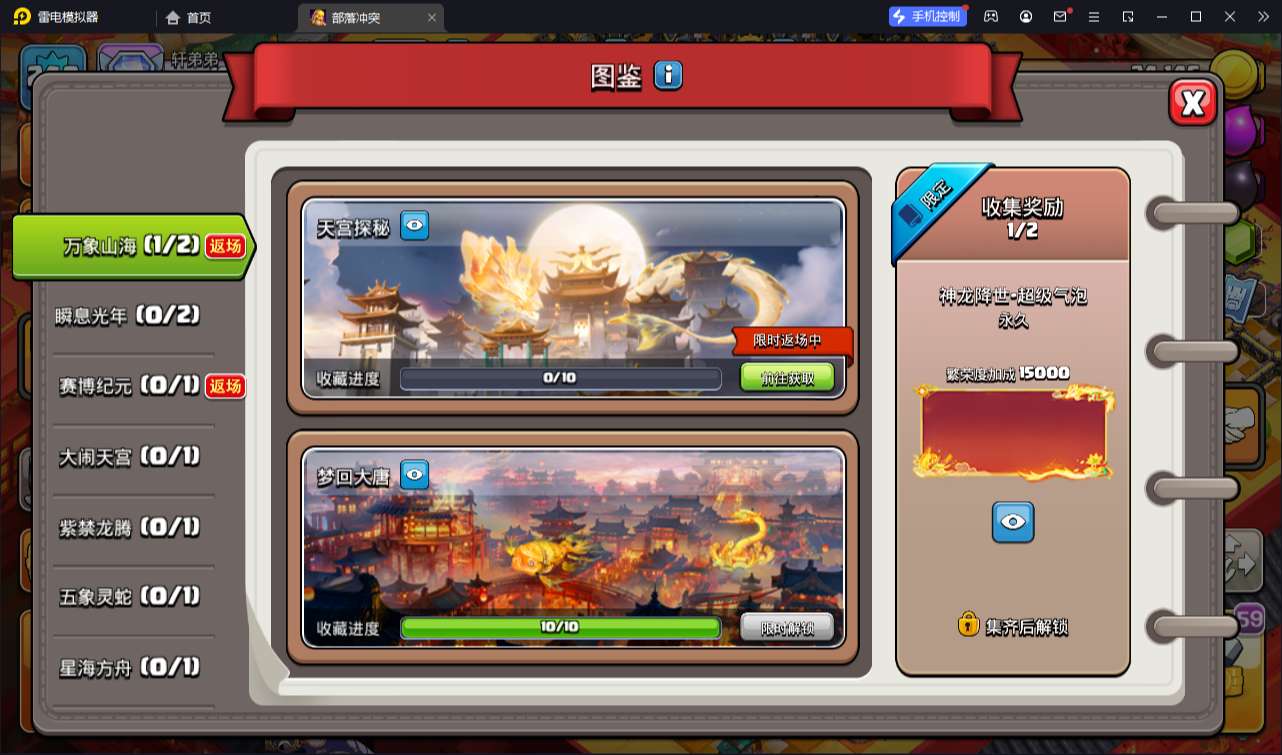This screenshot has height=755, width=1282.
Task: Click the 10/10 collection progress bar
Action: coord(560,628)
